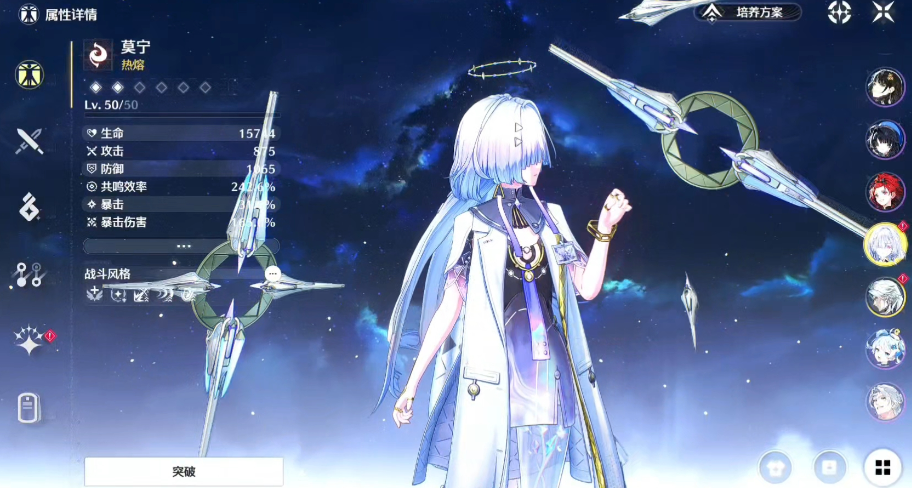
Task: Switch to the red-haired character portrait
Action: click(x=885, y=192)
